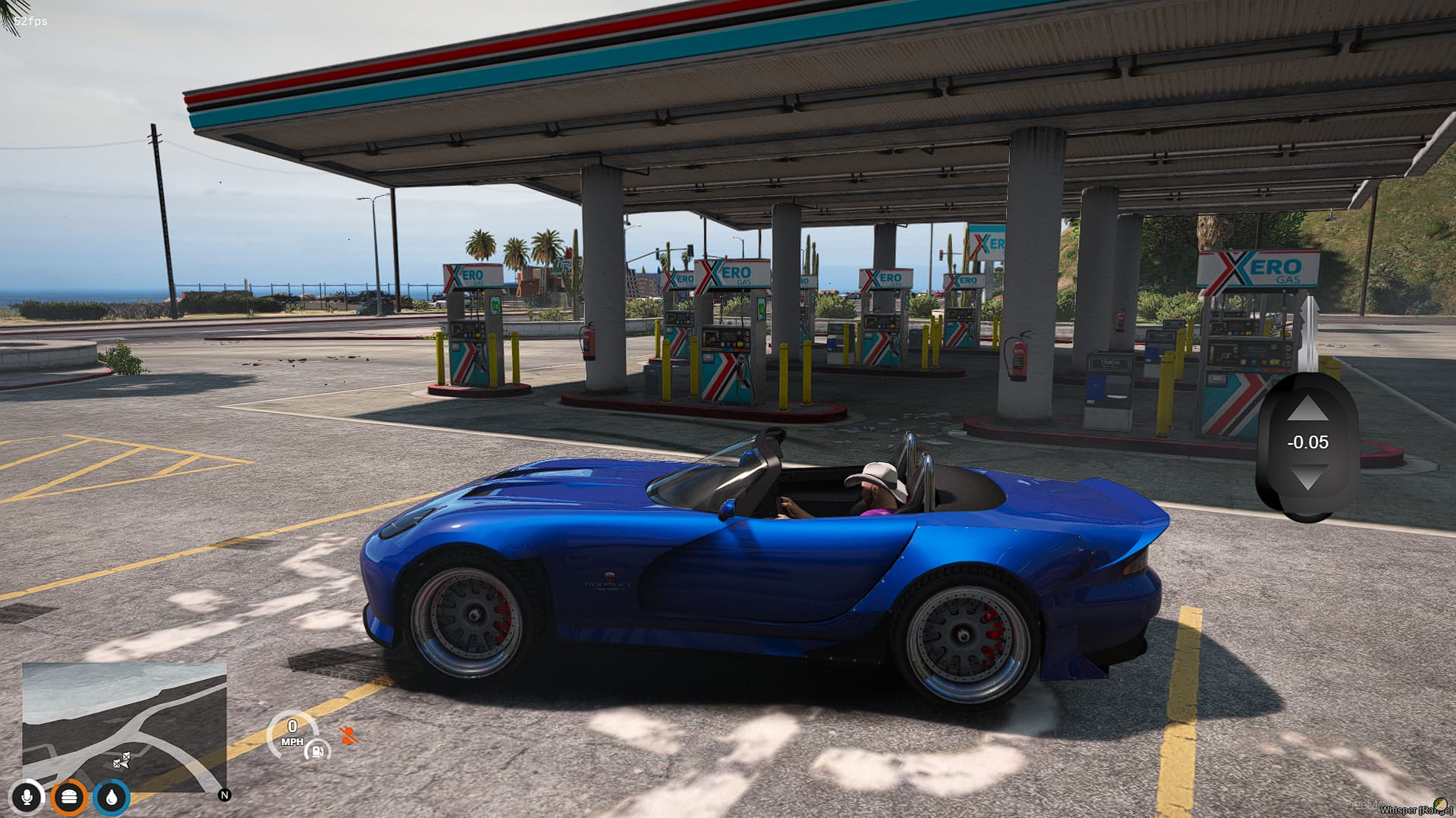The width and height of the screenshot is (1456, 818).
Task: Toggle the orange seatbelt warning icon
Action: coord(349,735)
